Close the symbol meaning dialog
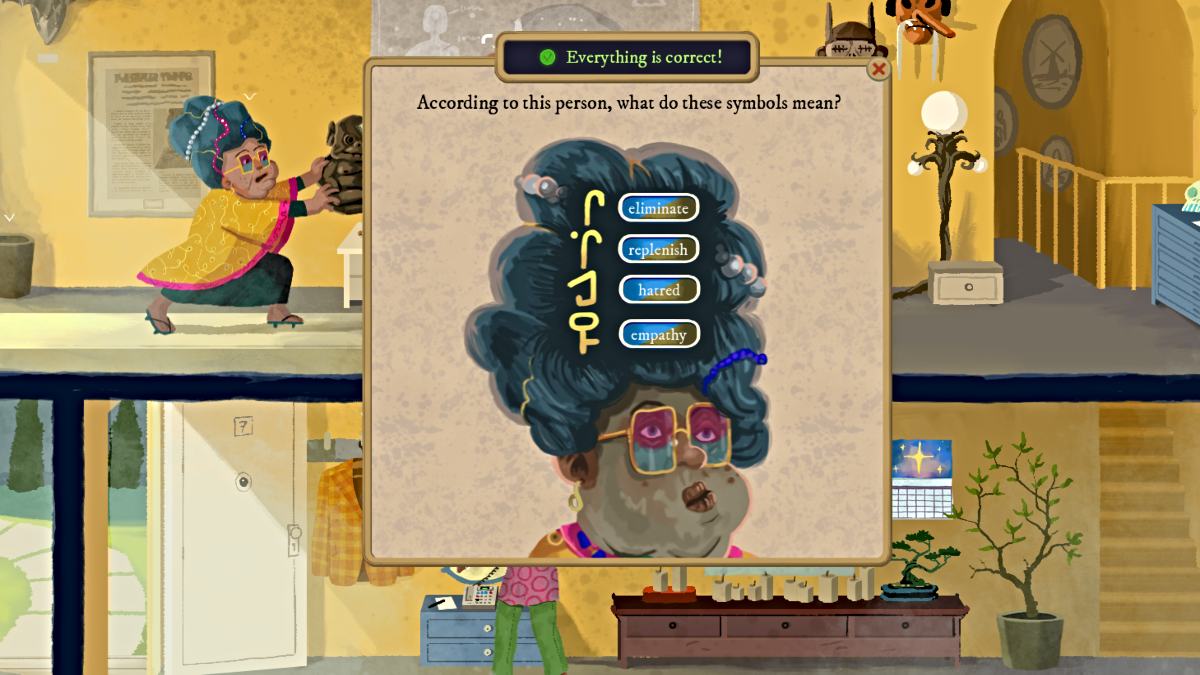The image size is (1200, 675). point(878,69)
